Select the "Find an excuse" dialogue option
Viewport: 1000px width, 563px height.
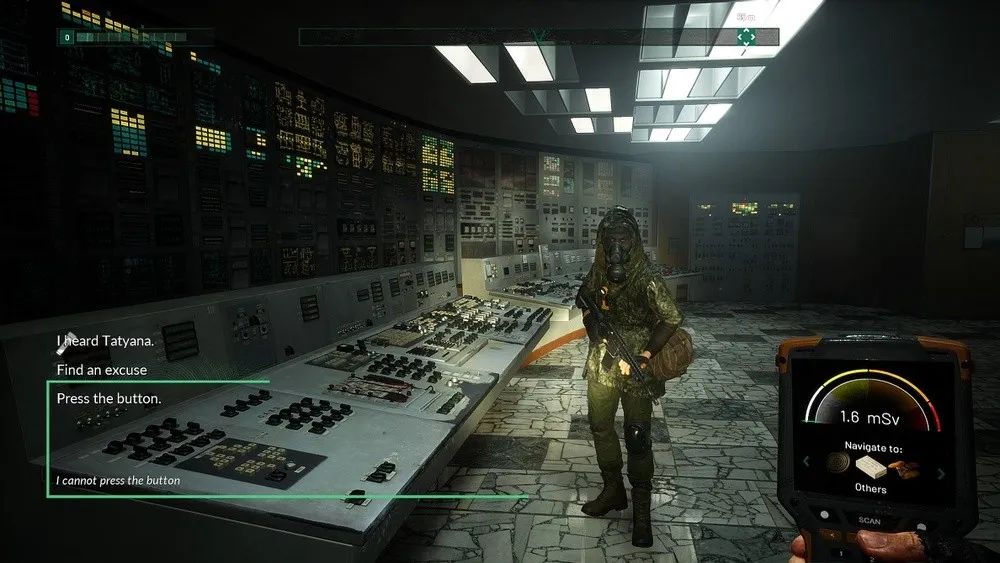pyautogui.click(x=102, y=370)
